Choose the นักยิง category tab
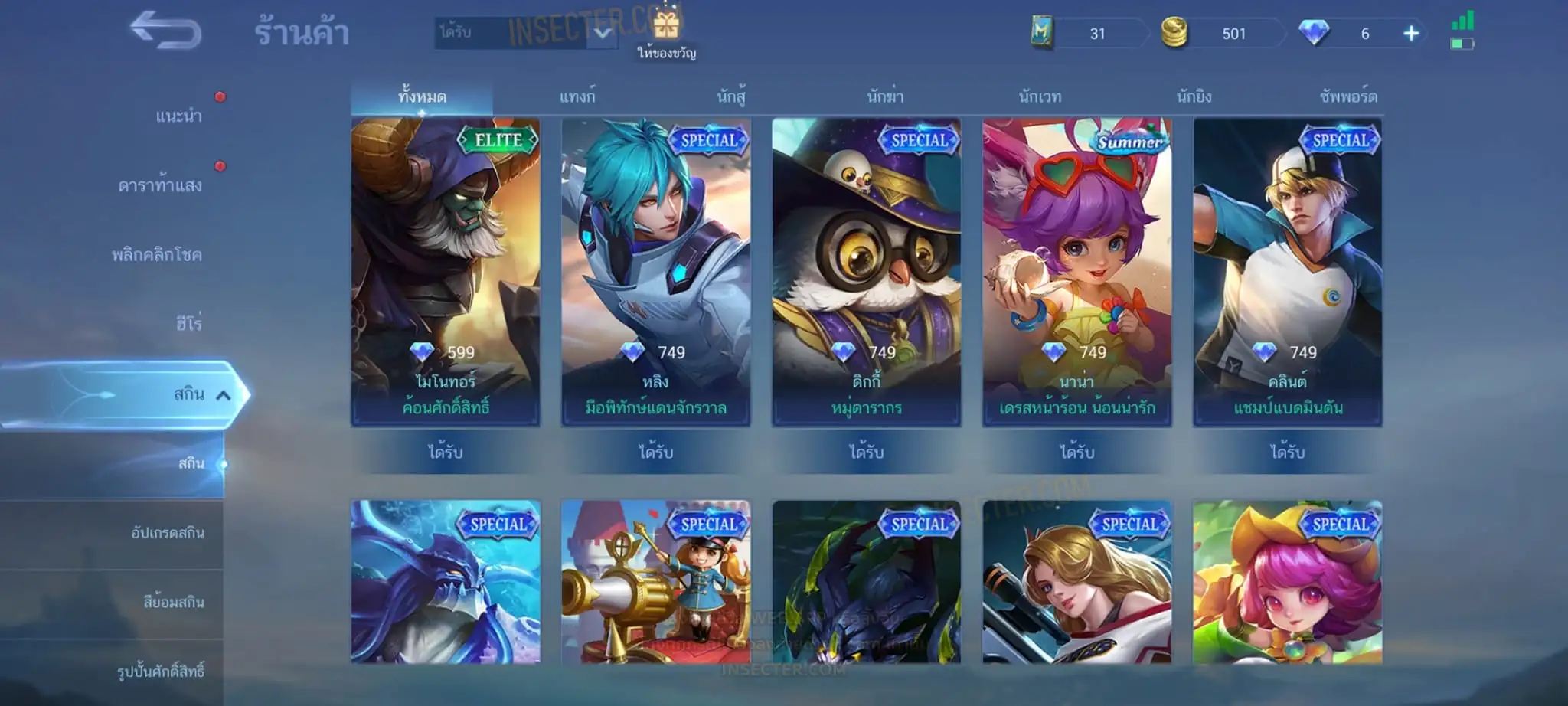Image resolution: width=1568 pixels, height=706 pixels. click(1194, 97)
